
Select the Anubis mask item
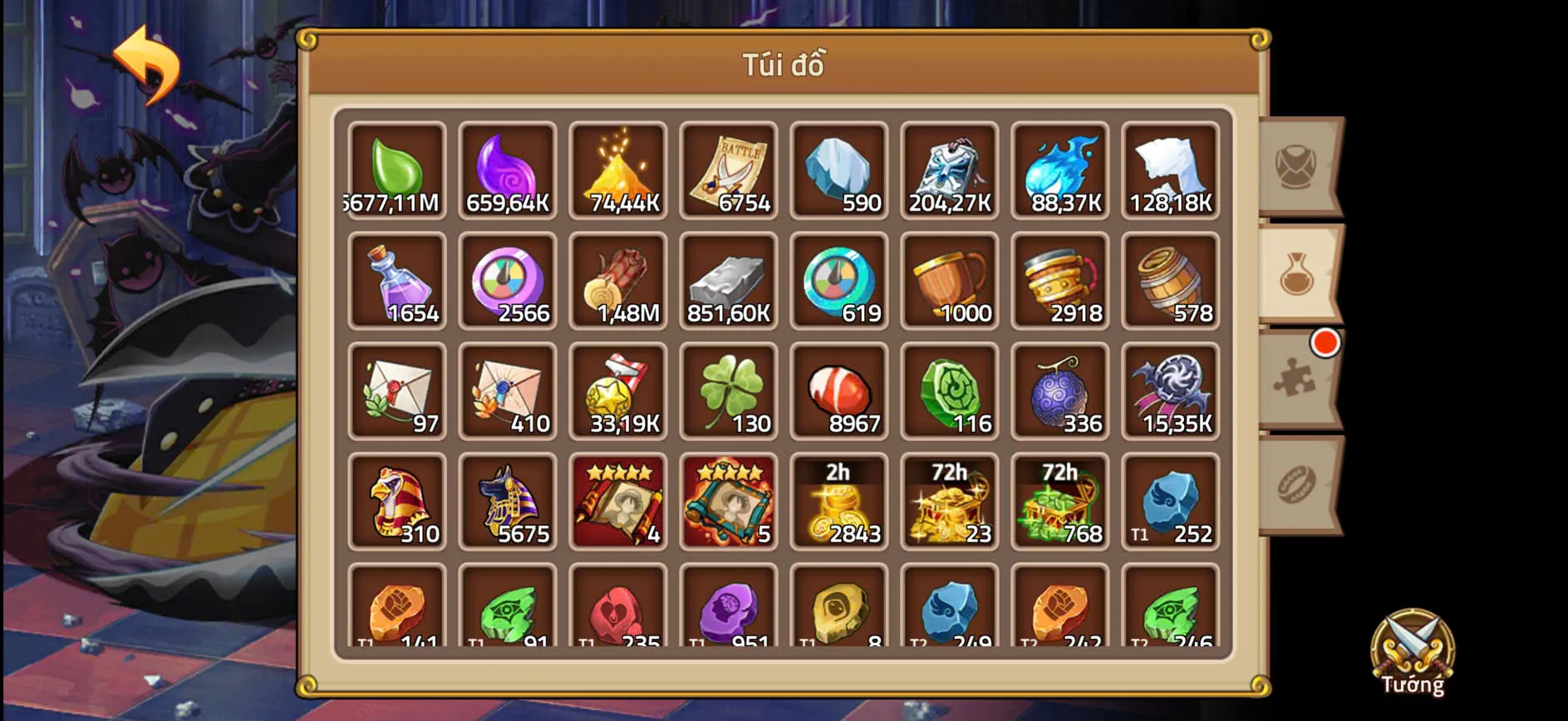[x=508, y=501]
